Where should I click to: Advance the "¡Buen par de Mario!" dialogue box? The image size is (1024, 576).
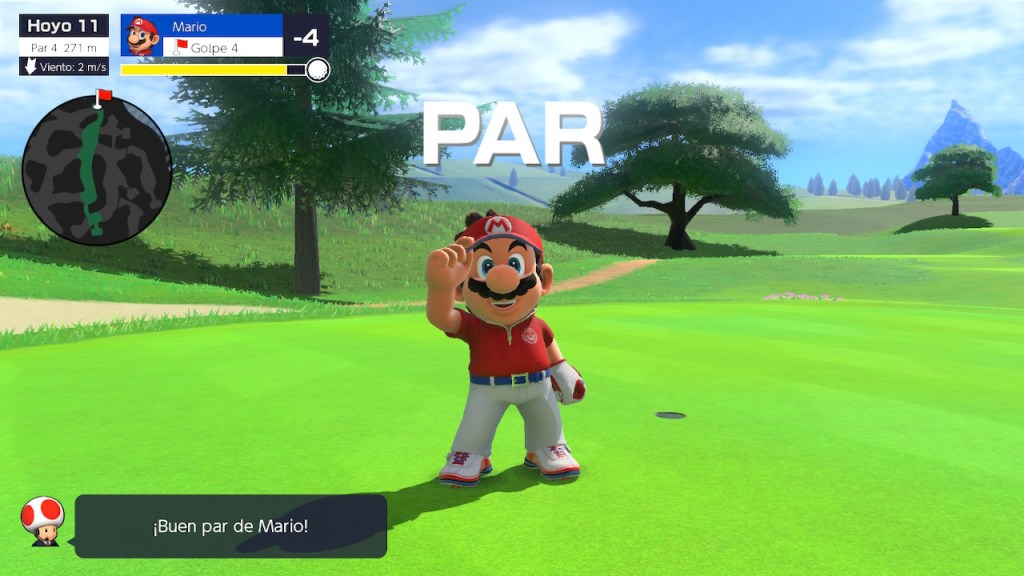[231, 526]
